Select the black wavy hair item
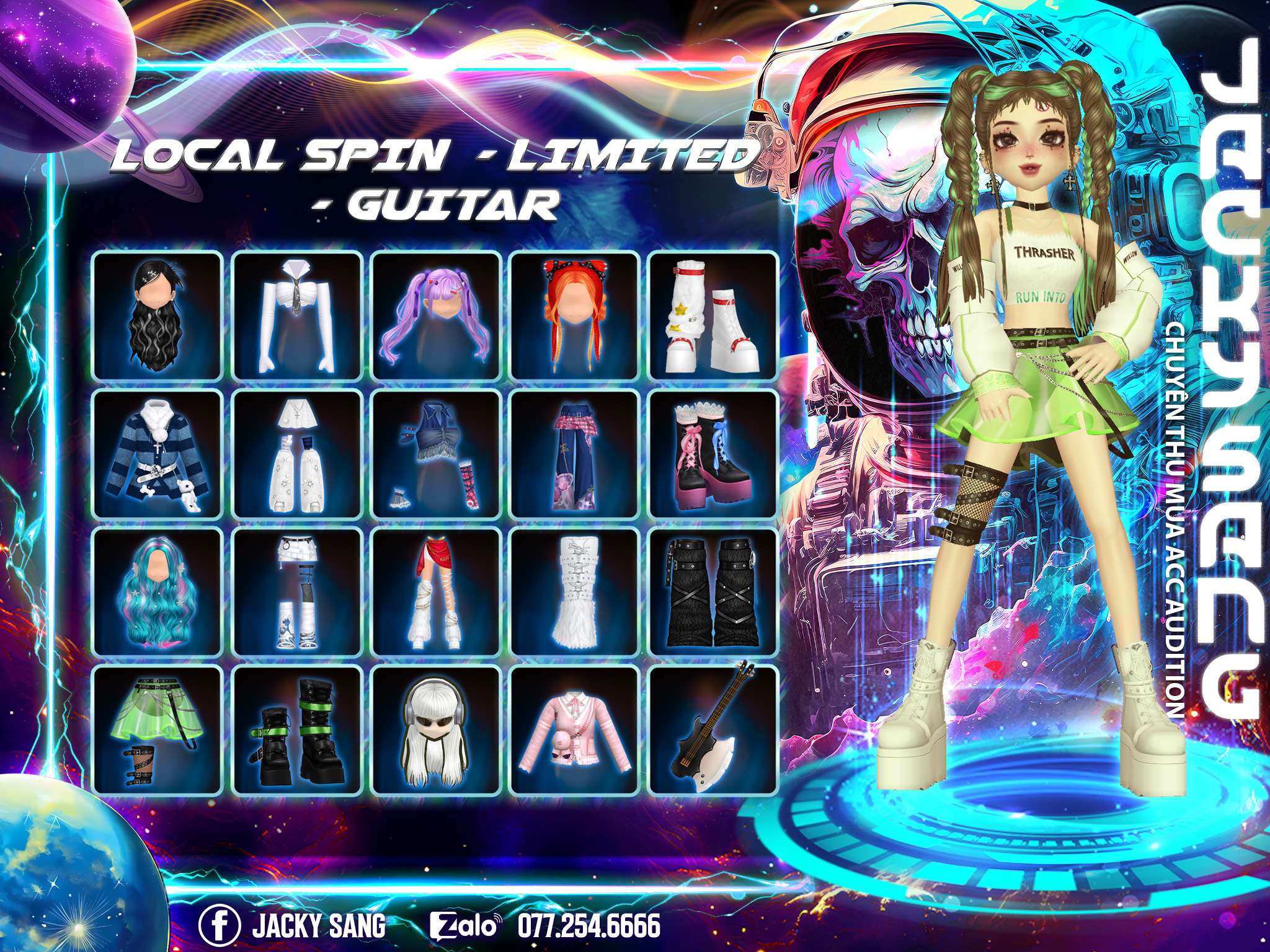Screen dimensions: 1270x952 [158, 315]
